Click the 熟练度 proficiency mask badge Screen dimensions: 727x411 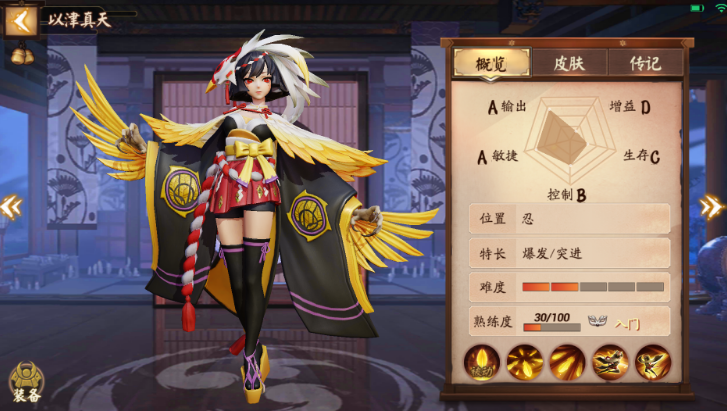tap(598, 321)
